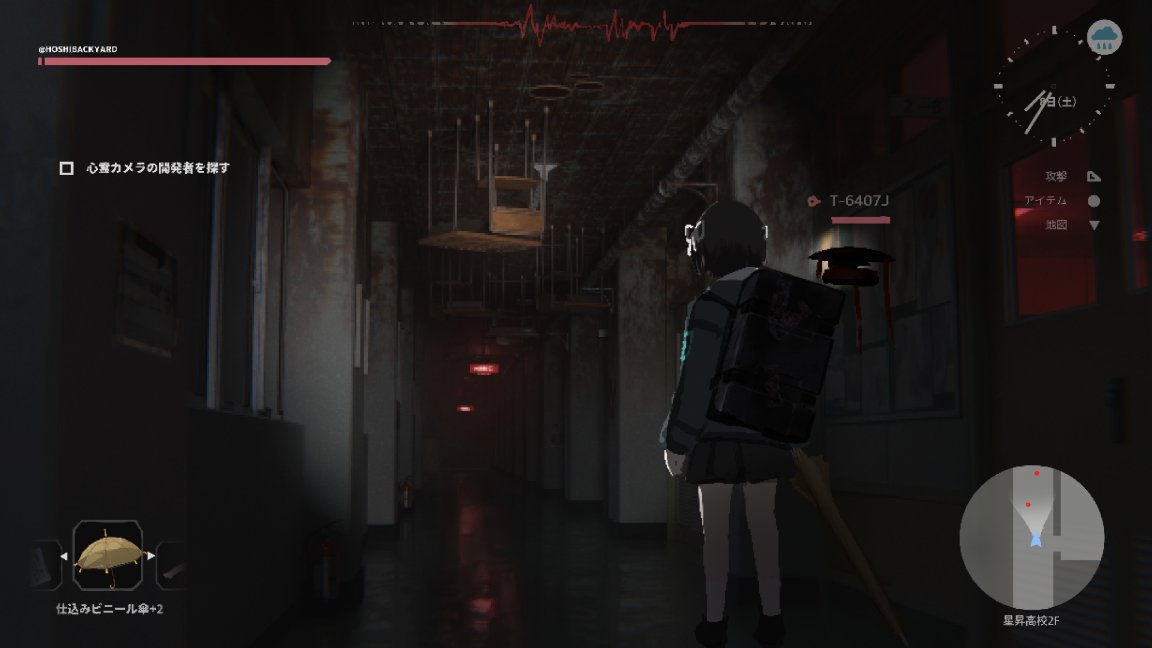Open the circular 星昇高校2F minimap

coord(1031,537)
